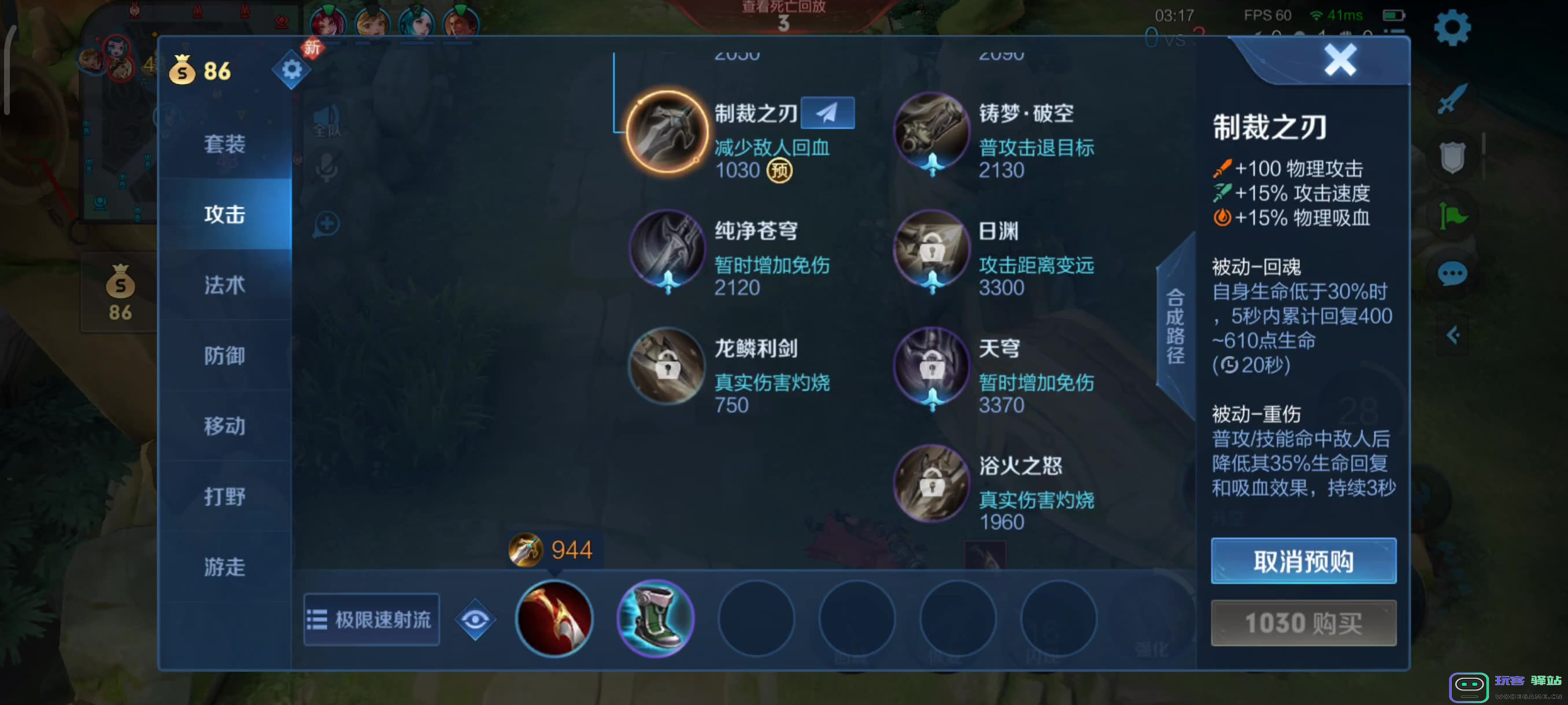Select the 制裁之刃 item icon
Viewport: 1568px width, 705px height.
667,129
